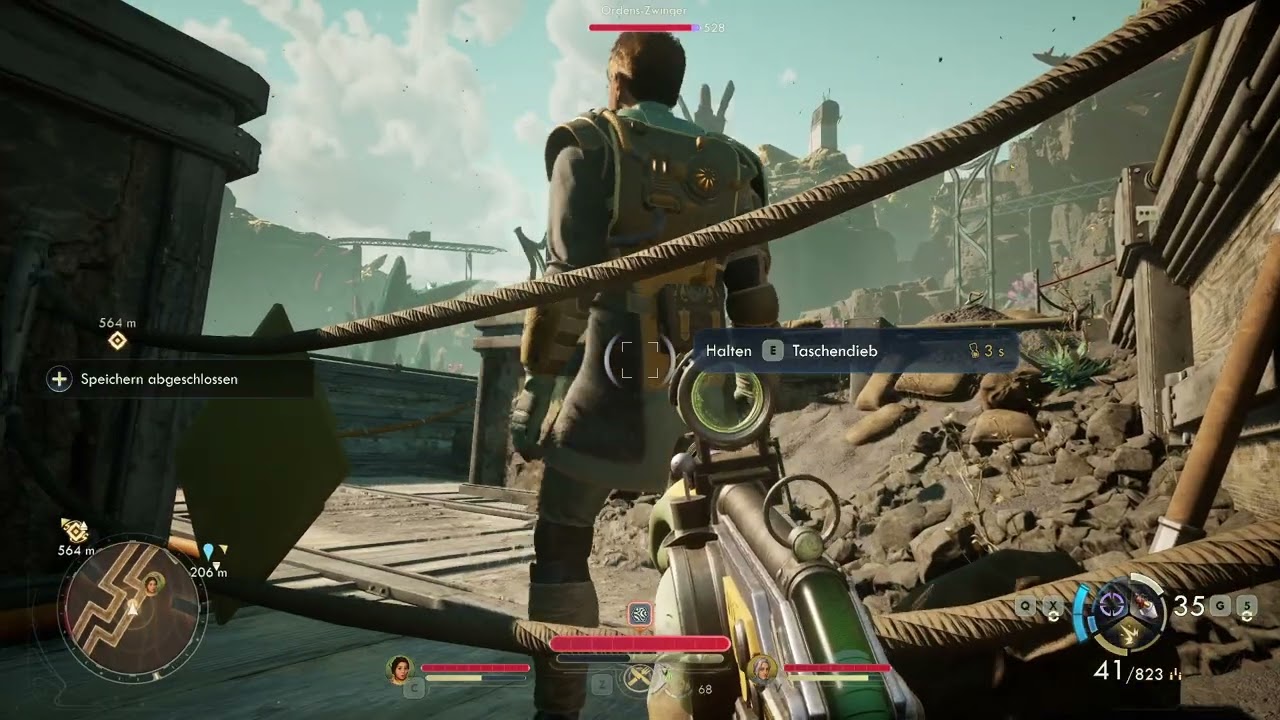This screenshot has height=720, width=1280.
Task: Activate the purple crosshair ability
Action: [x=1112, y=605]
